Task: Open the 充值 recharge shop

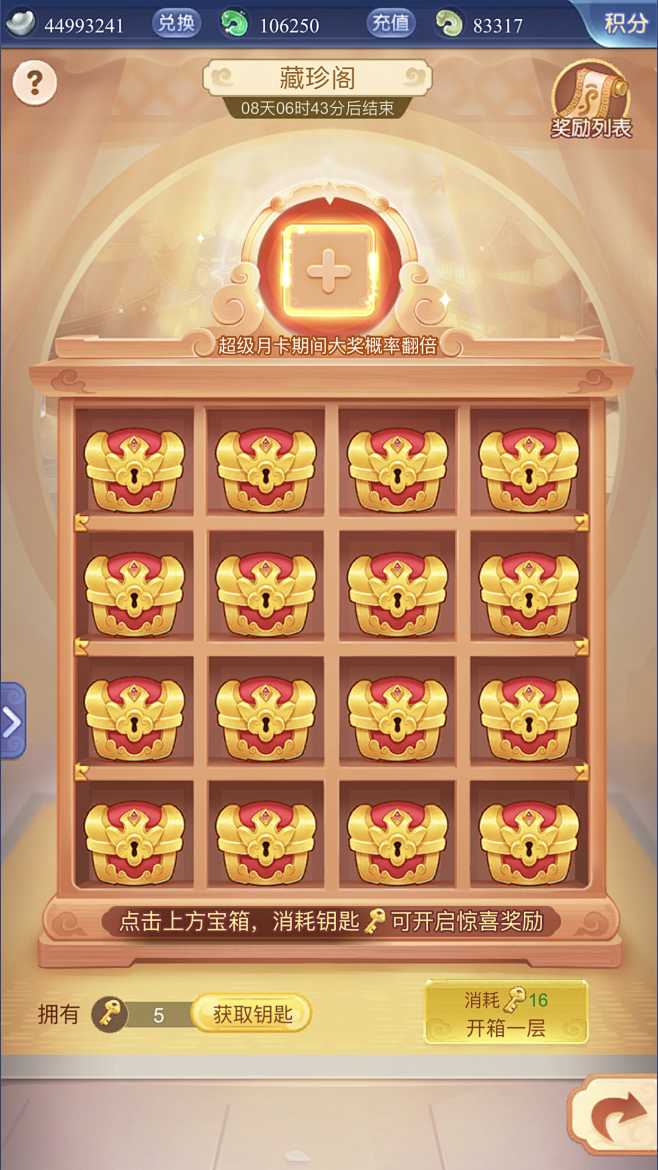Action: tap(391, 23)
